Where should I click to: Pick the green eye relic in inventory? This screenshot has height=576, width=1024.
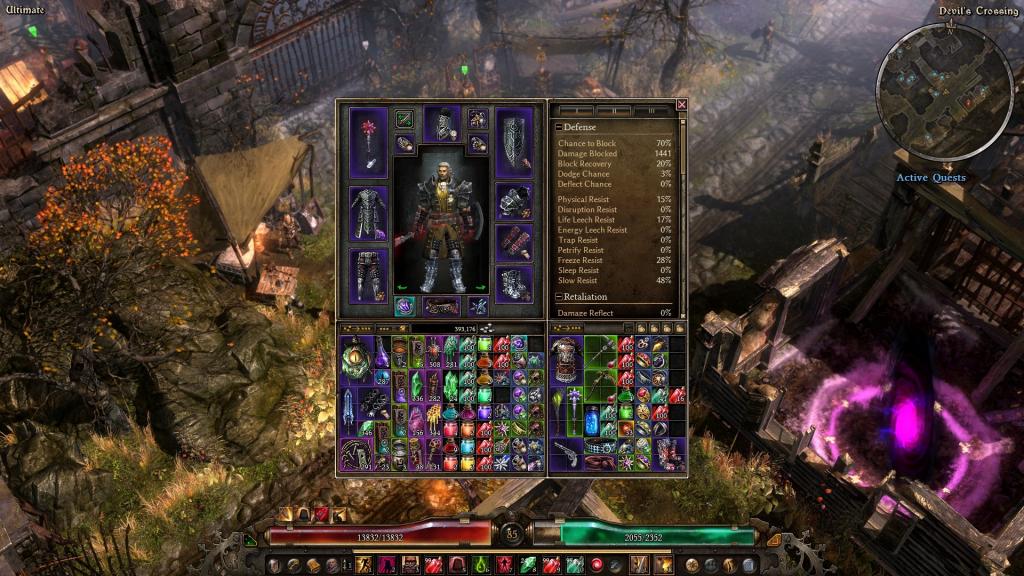355,357
